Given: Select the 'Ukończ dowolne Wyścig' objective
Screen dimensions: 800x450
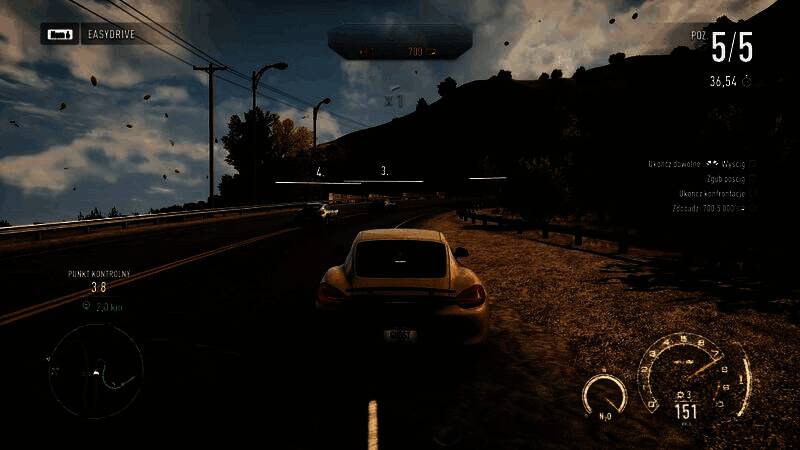Looking at the screenshot, I should 697,162.
